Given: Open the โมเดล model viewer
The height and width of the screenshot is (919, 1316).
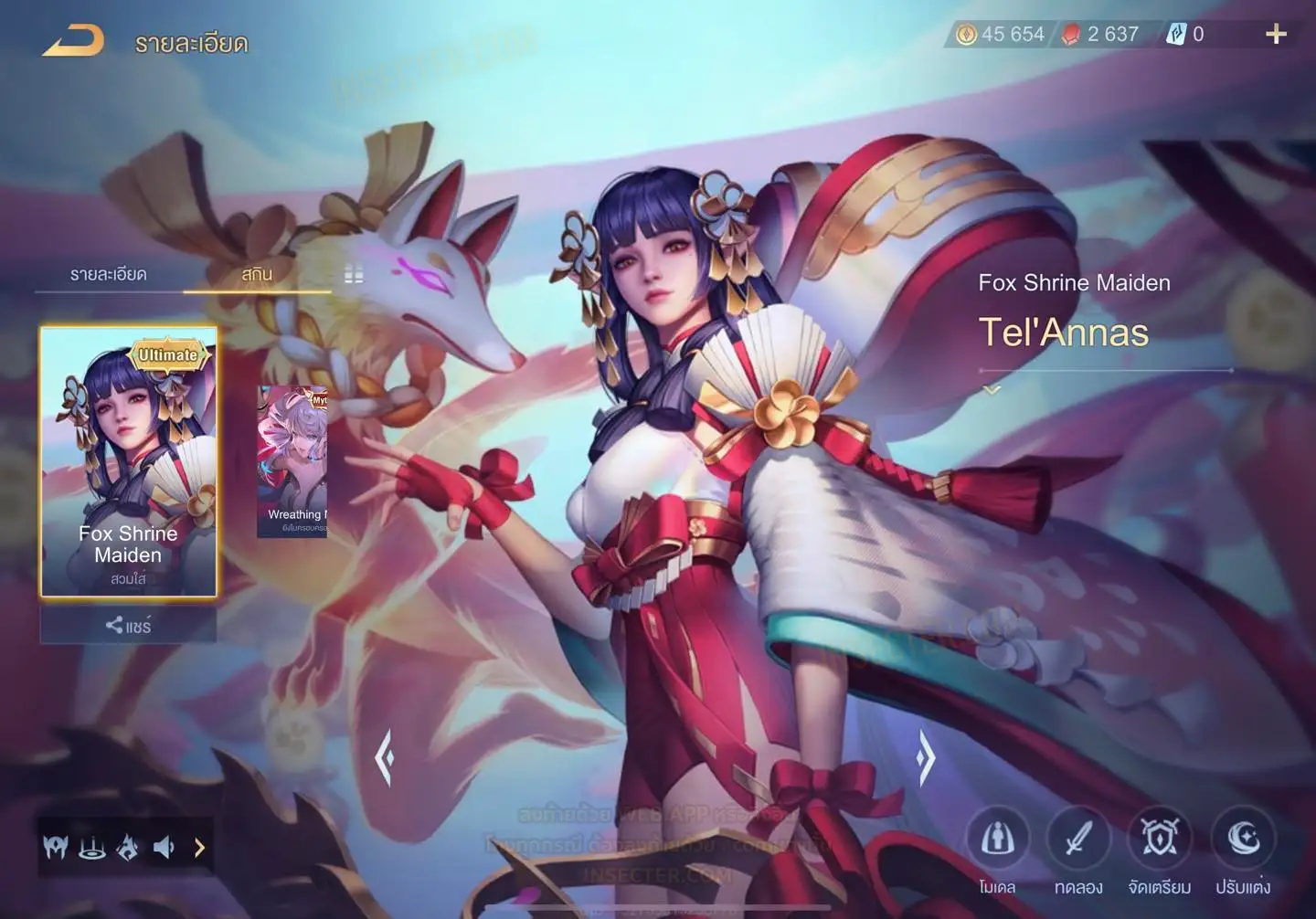Looking at the screenshot, I should point(997,839).
